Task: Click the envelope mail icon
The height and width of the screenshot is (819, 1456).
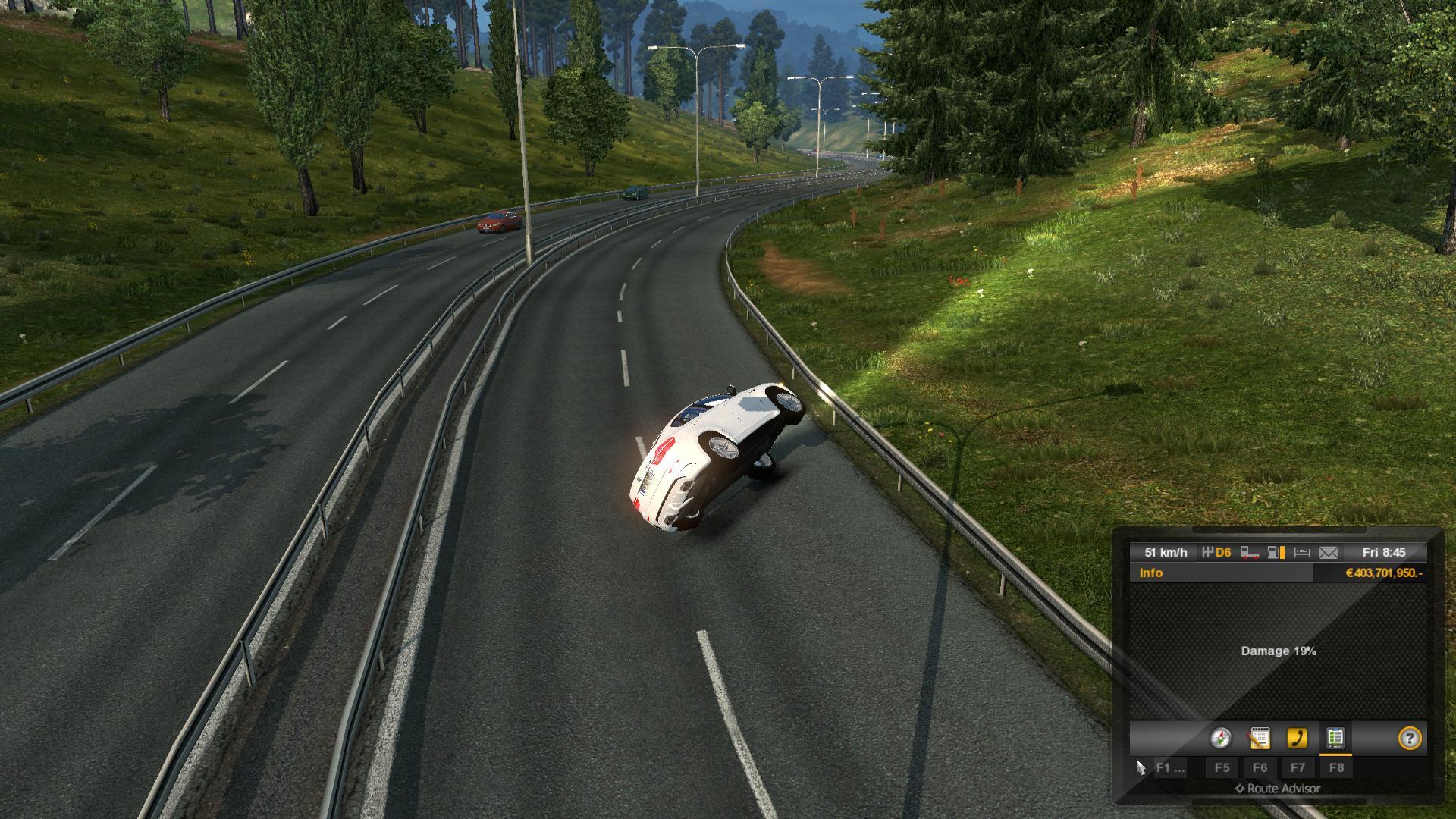Action: tap(1329, 553)
